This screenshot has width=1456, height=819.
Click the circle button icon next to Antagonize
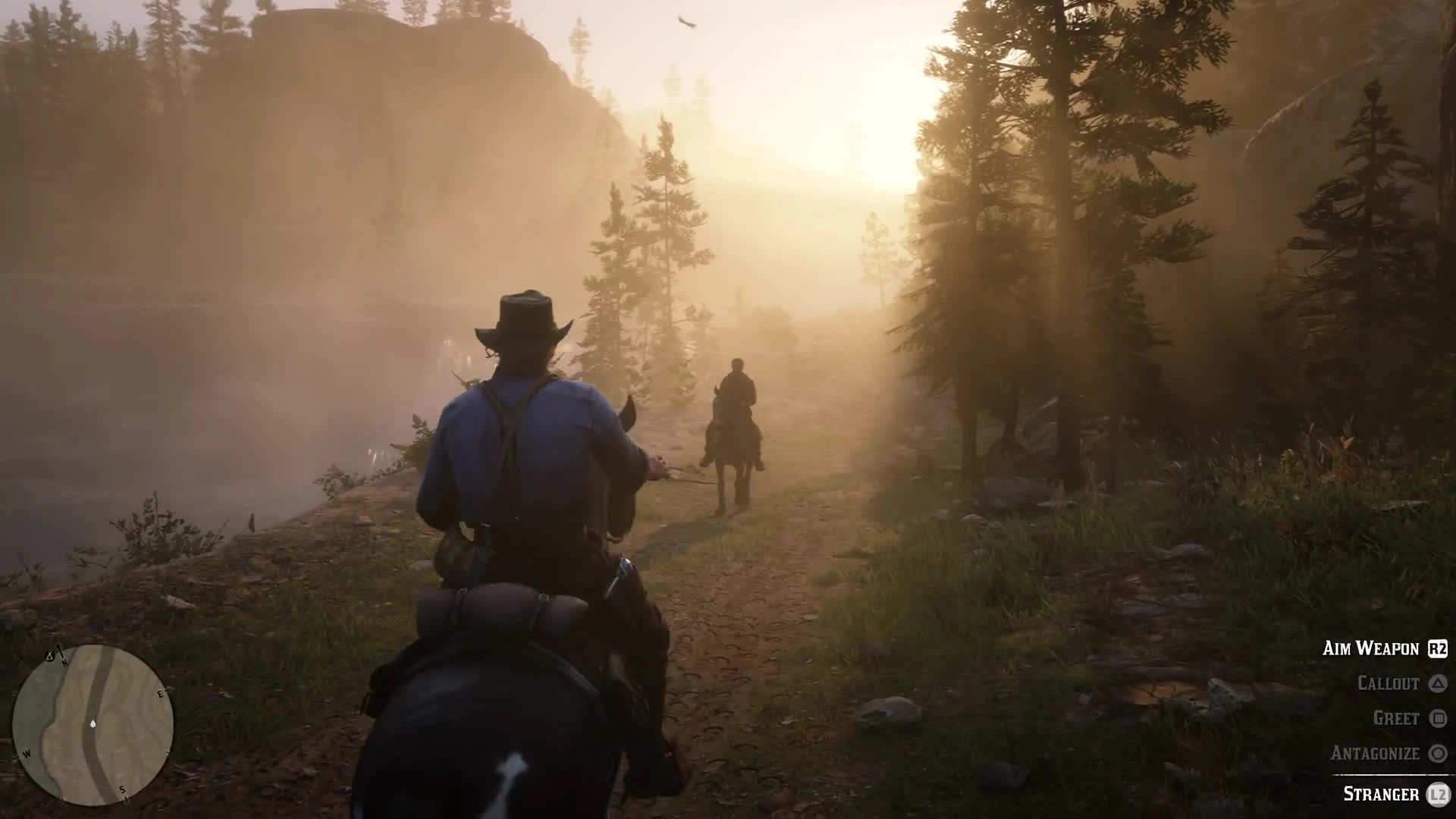[x=1437, y=753]
